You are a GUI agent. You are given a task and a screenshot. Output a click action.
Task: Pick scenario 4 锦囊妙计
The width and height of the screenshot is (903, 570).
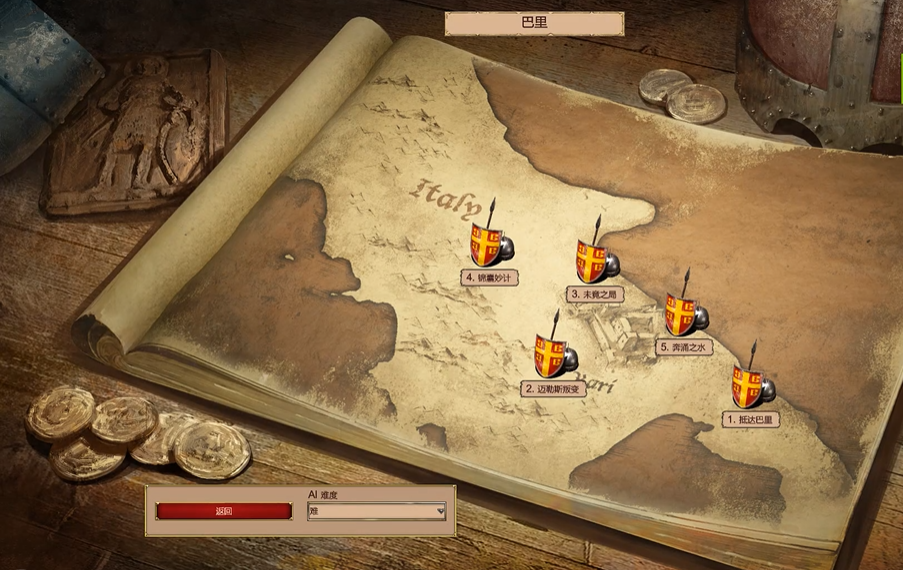pos(488,246)
